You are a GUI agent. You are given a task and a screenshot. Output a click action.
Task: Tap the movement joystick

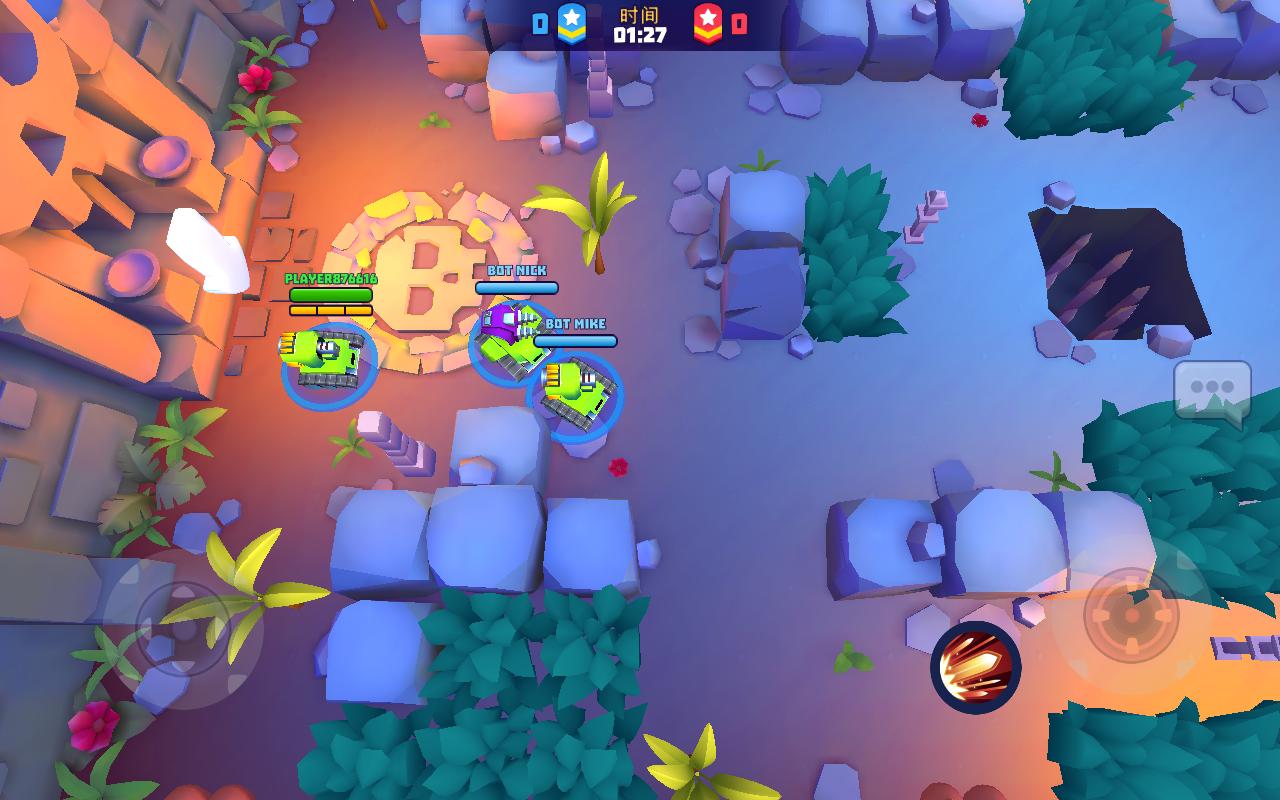[x=183, y=629]
